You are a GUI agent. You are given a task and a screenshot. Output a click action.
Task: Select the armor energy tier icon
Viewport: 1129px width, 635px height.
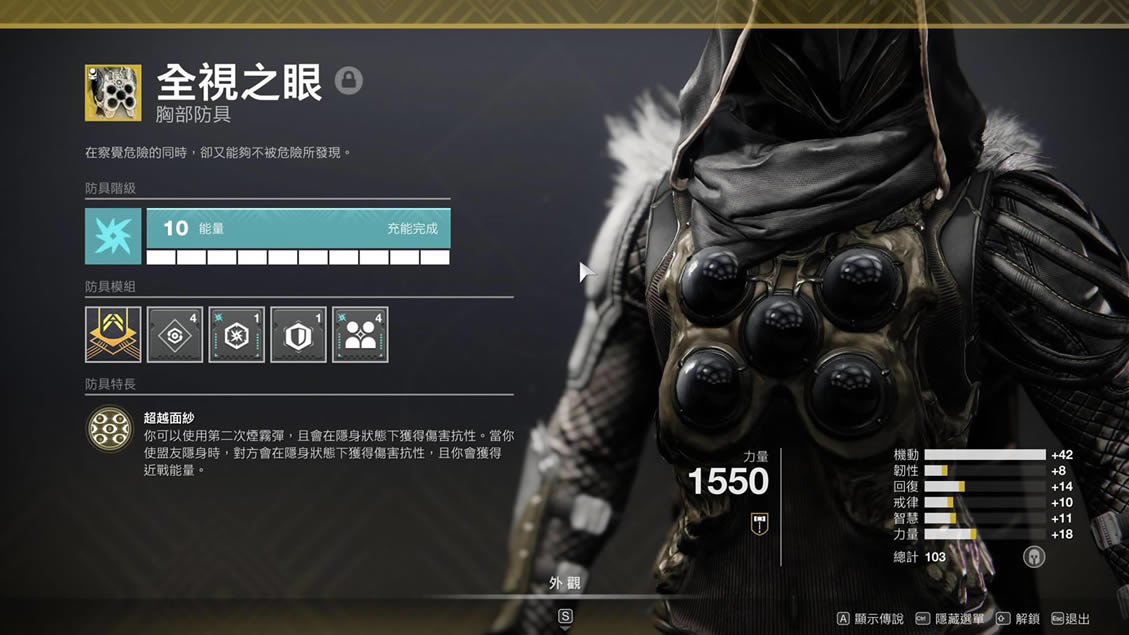(113, 236)
